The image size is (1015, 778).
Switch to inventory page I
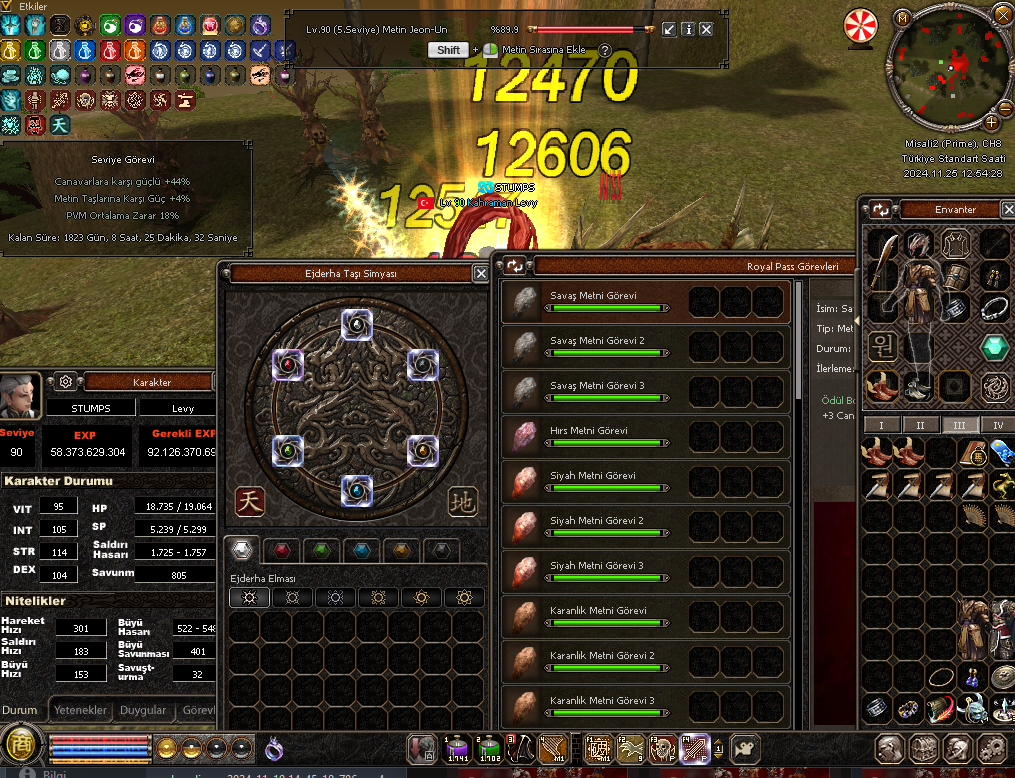pos(881,425)
